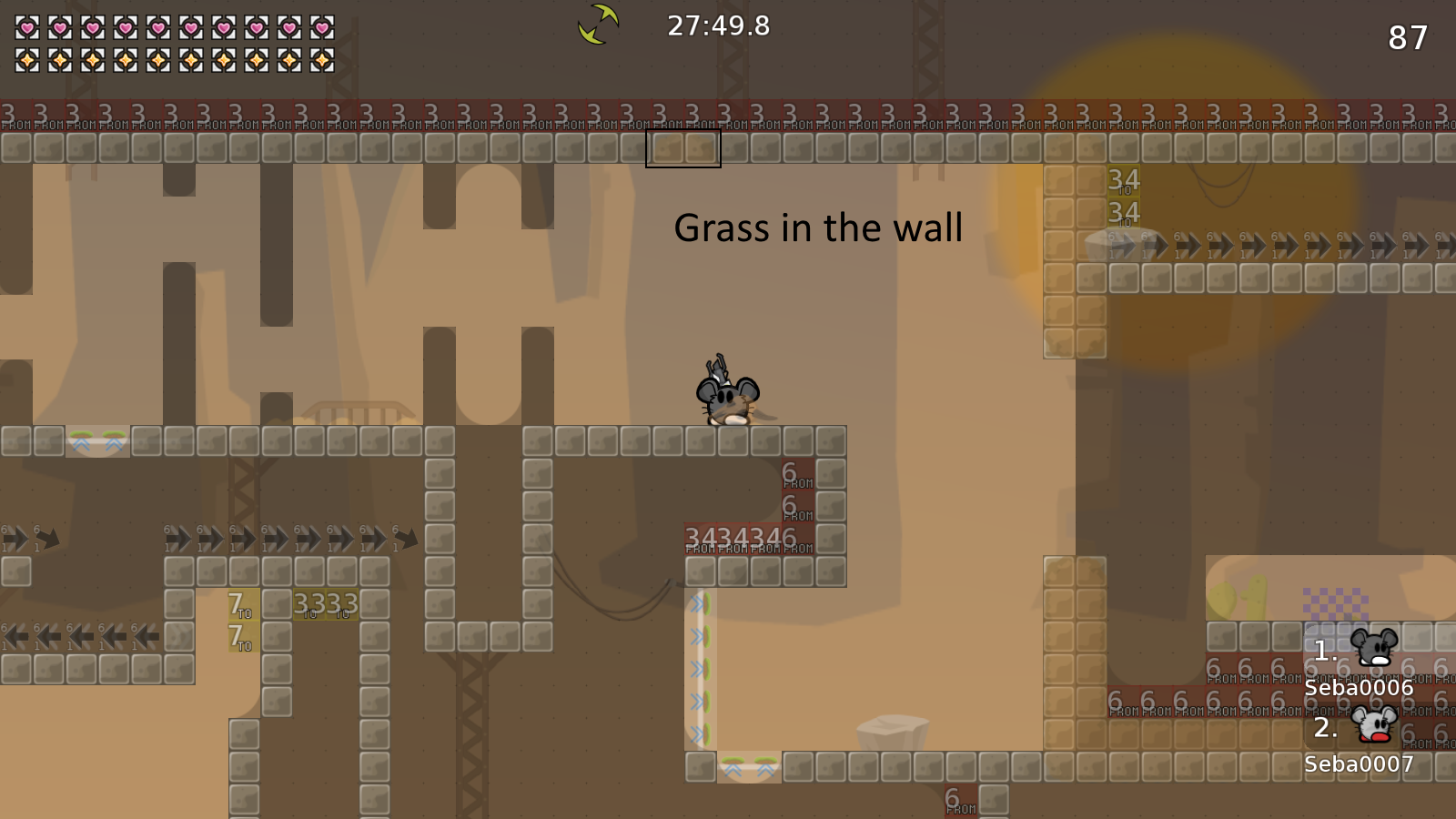The height and width of the screenshot is (819, 1456).
Task: Click the Seba0007 username text
Action: pos(1358,765)
